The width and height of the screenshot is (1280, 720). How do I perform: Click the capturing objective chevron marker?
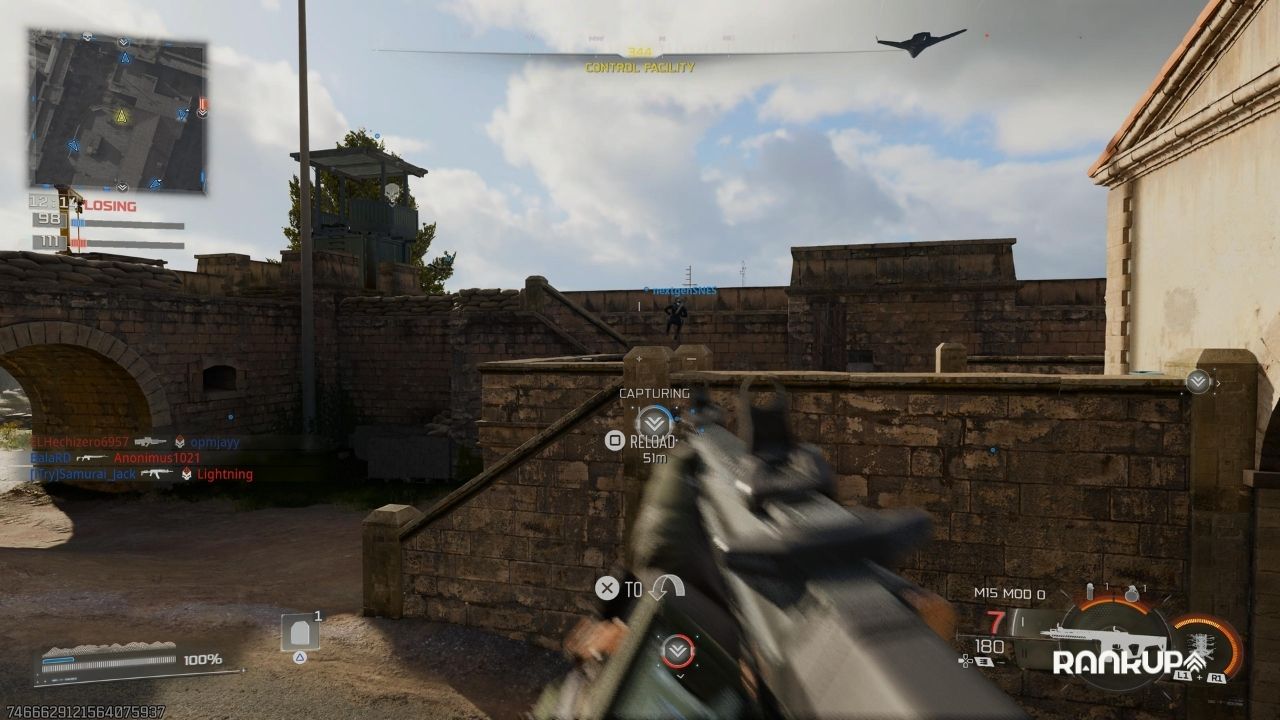tap(654, 421)
